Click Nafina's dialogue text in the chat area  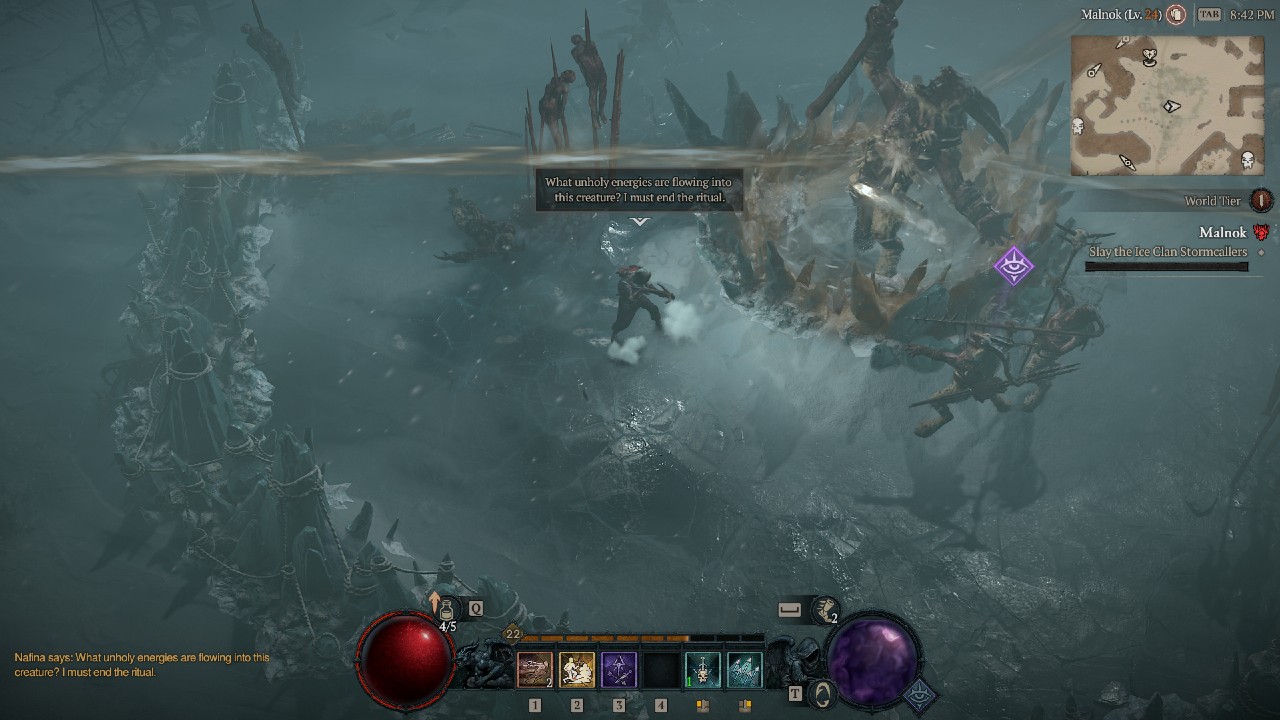click(140, 662)
